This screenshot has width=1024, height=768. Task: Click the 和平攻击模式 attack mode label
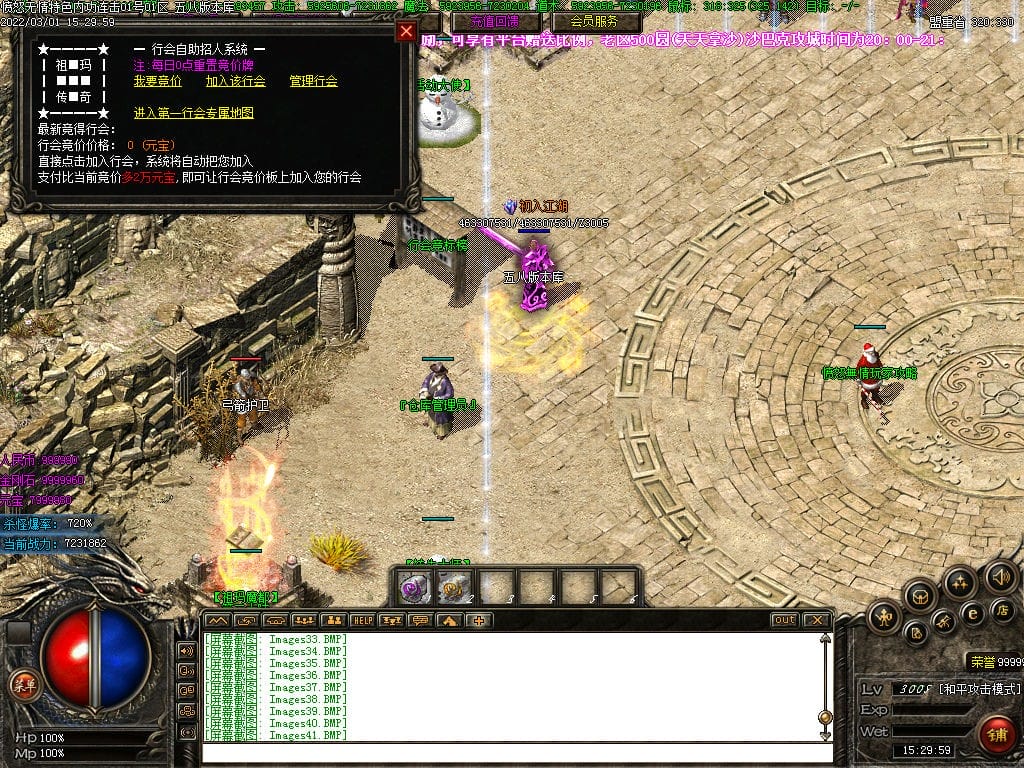[979, 689]
